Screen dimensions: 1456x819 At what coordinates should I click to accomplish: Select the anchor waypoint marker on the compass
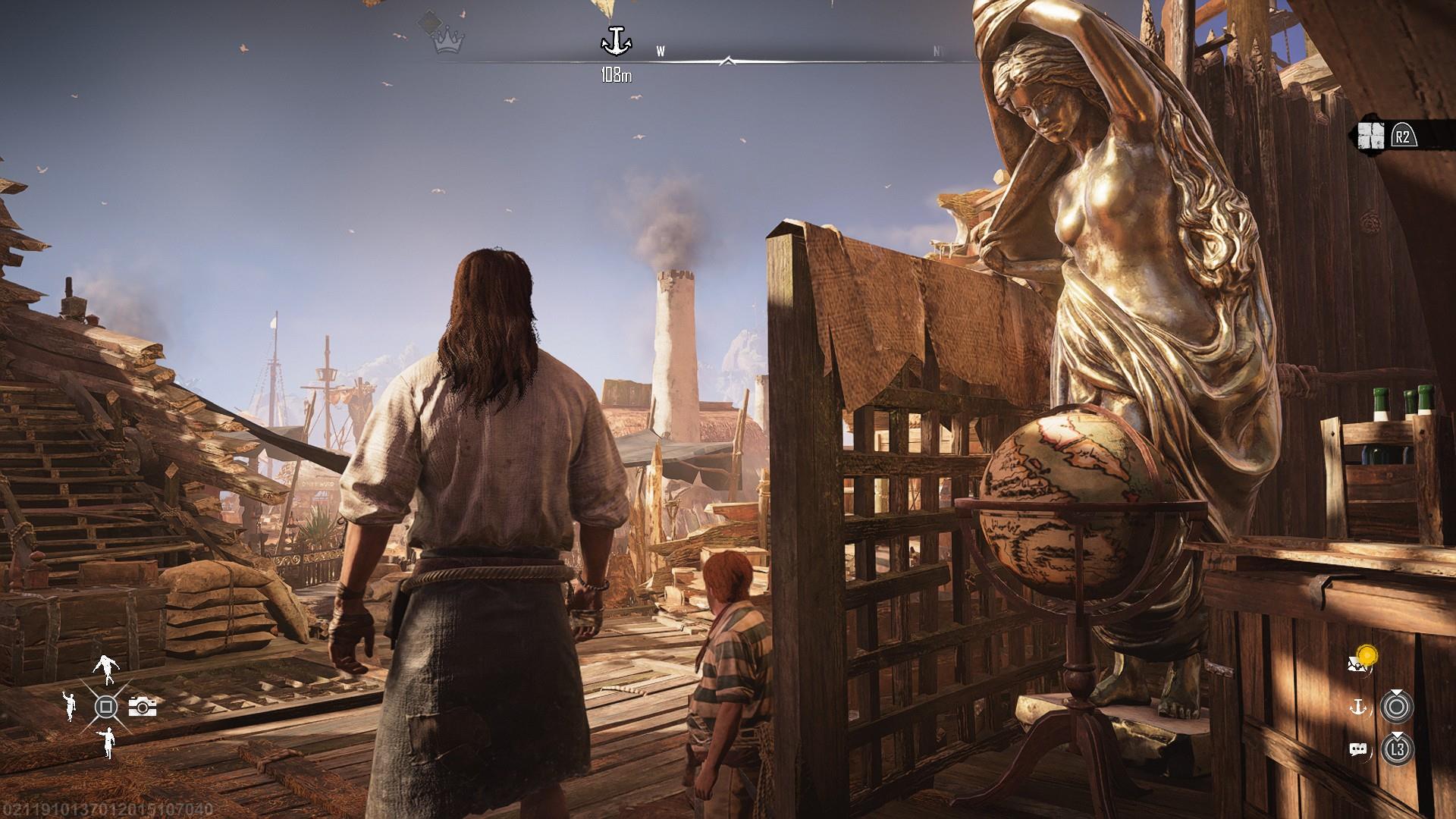pos(615,42)
